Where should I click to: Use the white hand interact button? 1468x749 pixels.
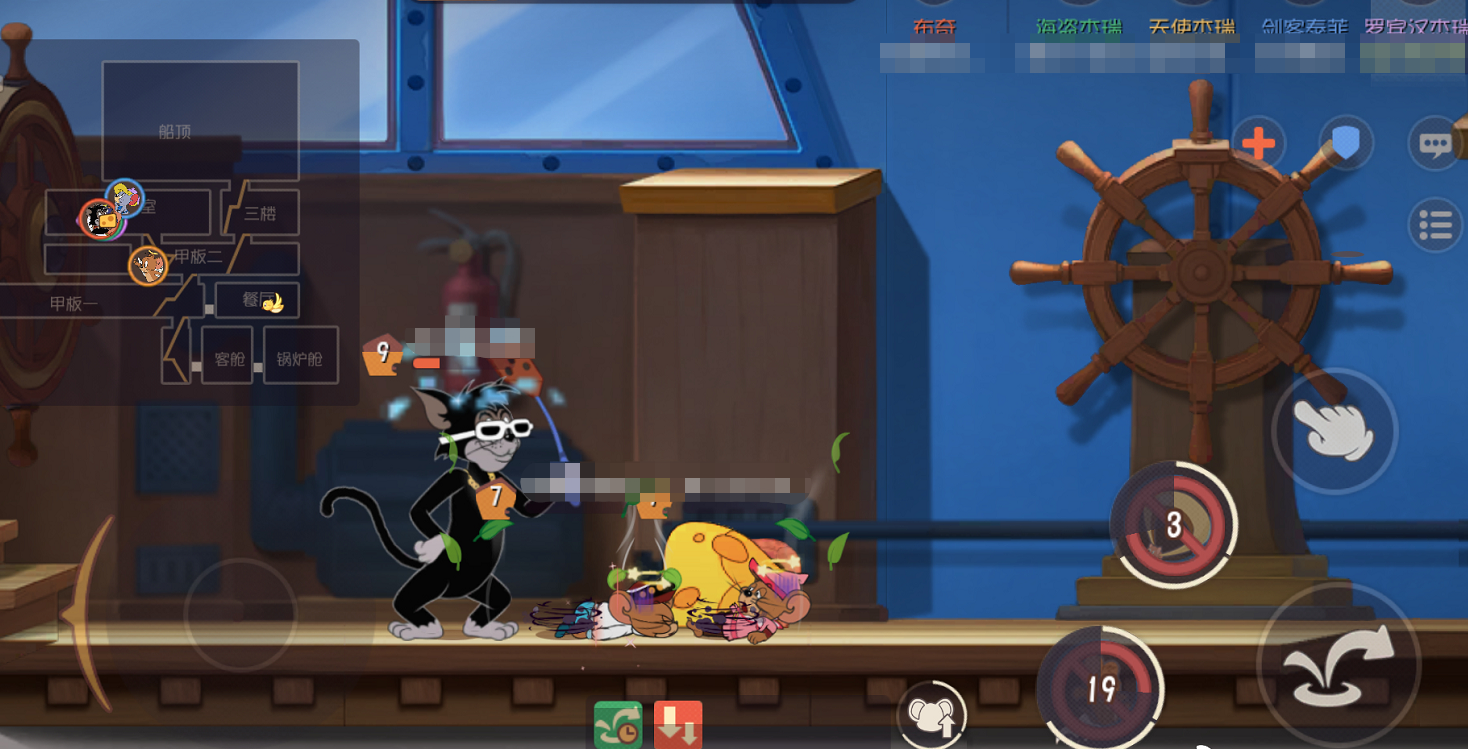point(1334,430)
